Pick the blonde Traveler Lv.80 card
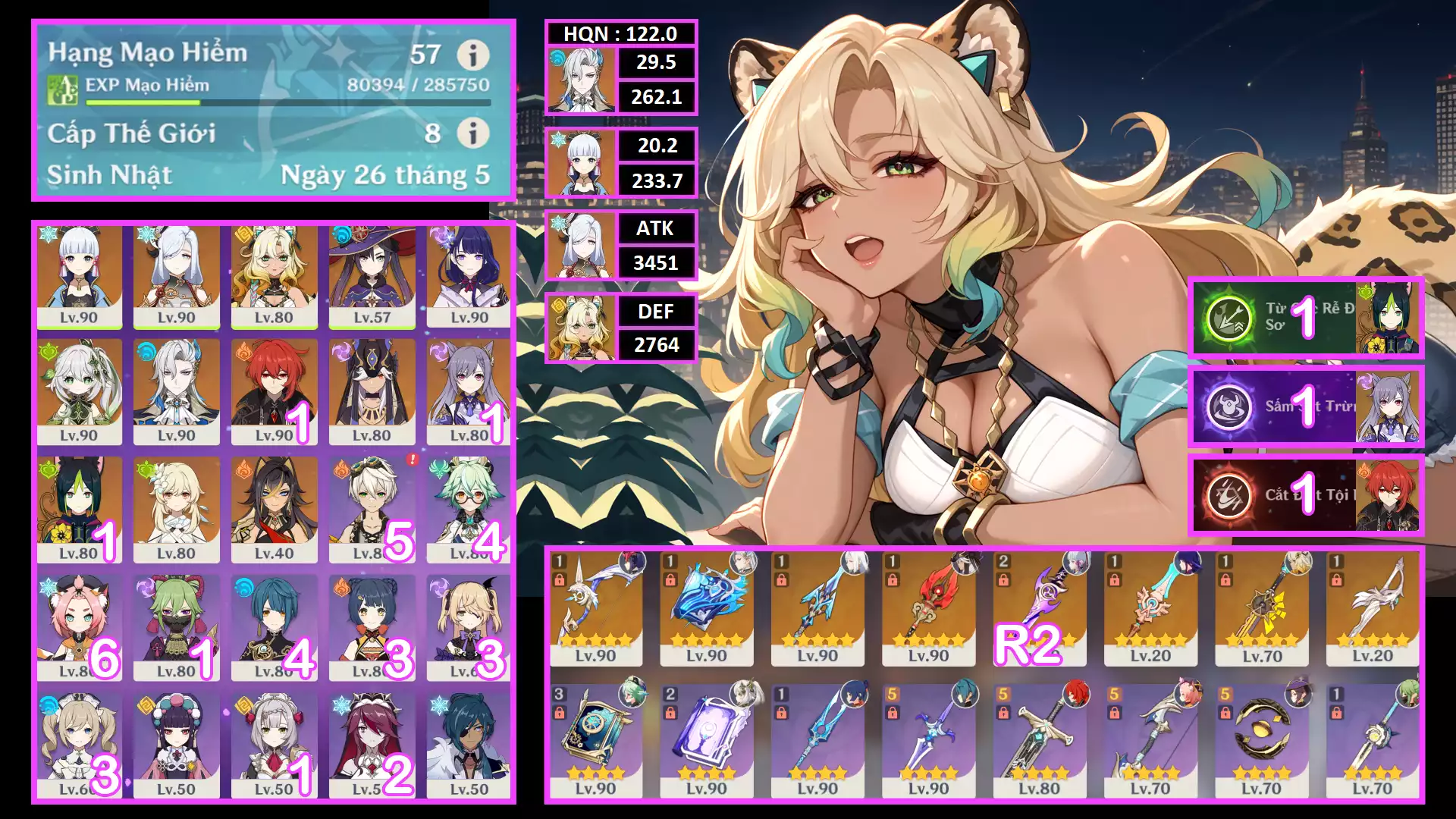Viewport: 1456px width, 819px height. click(x=176, y=510)
